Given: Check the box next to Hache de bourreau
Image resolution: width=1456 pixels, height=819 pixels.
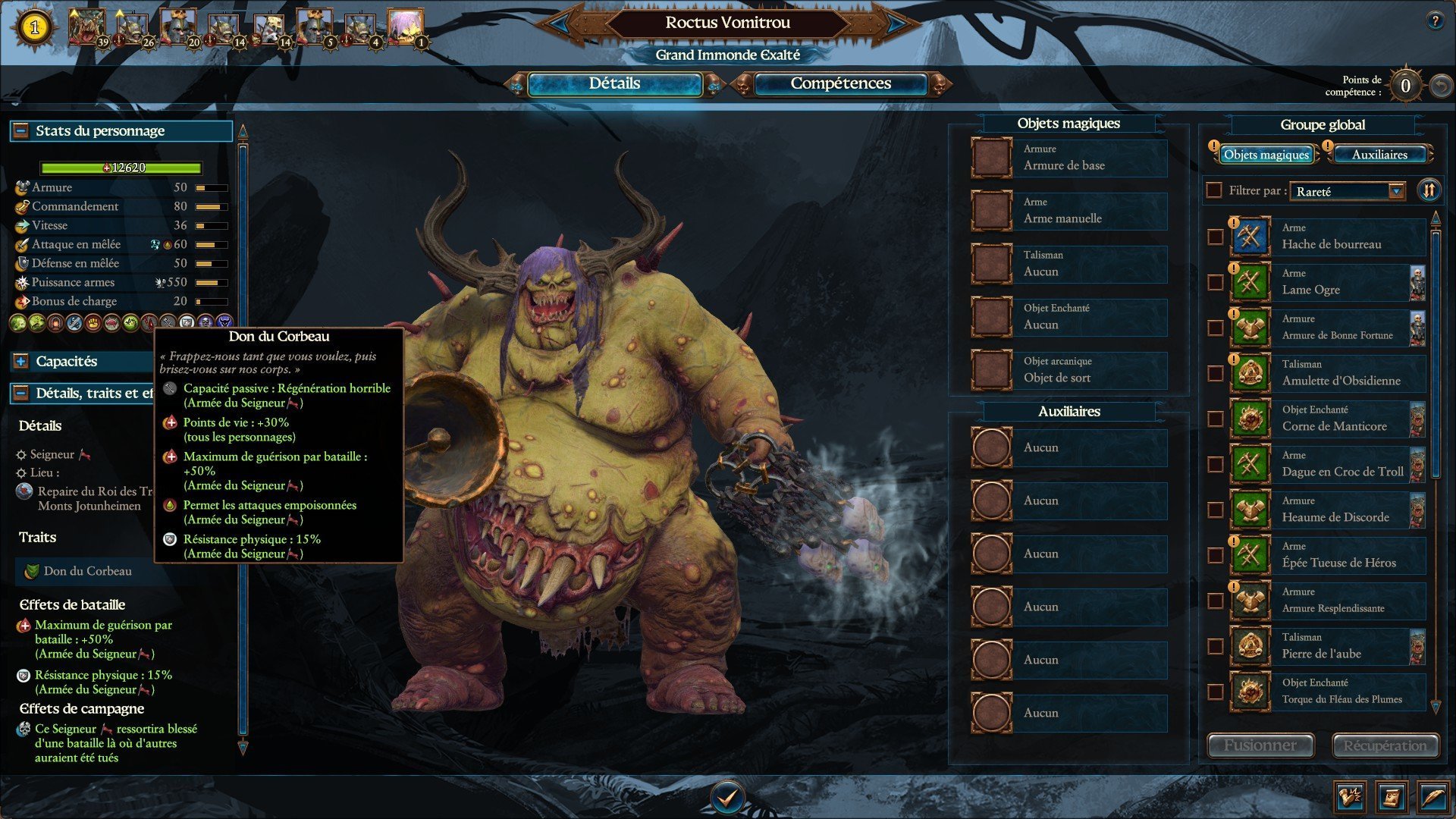Looking at the screenshot, I should click(1215, 236).
